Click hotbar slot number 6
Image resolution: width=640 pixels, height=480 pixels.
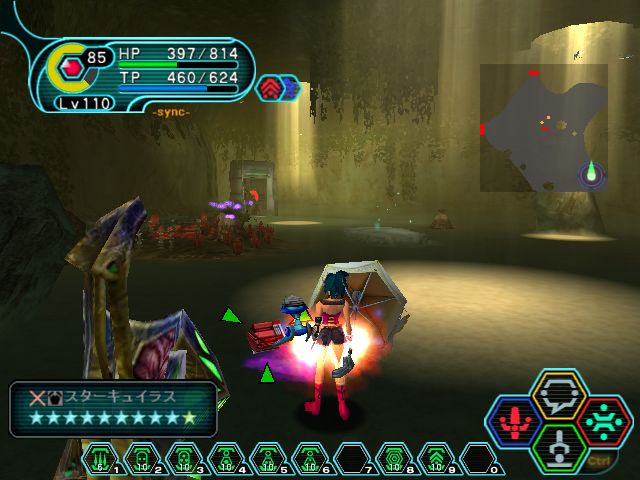tap(310, 459)
